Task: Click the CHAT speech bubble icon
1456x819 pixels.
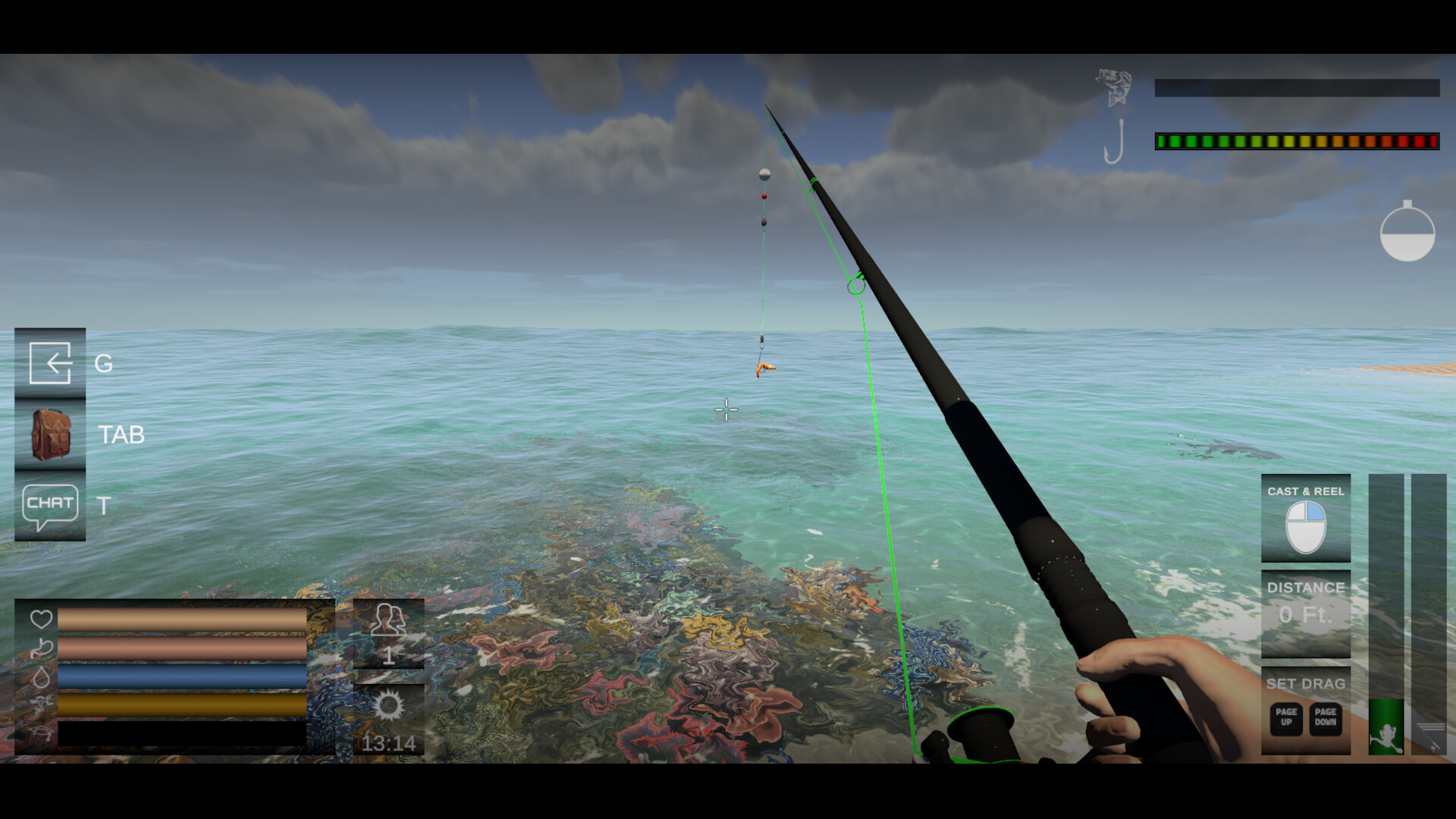Action: coord(50,503)
